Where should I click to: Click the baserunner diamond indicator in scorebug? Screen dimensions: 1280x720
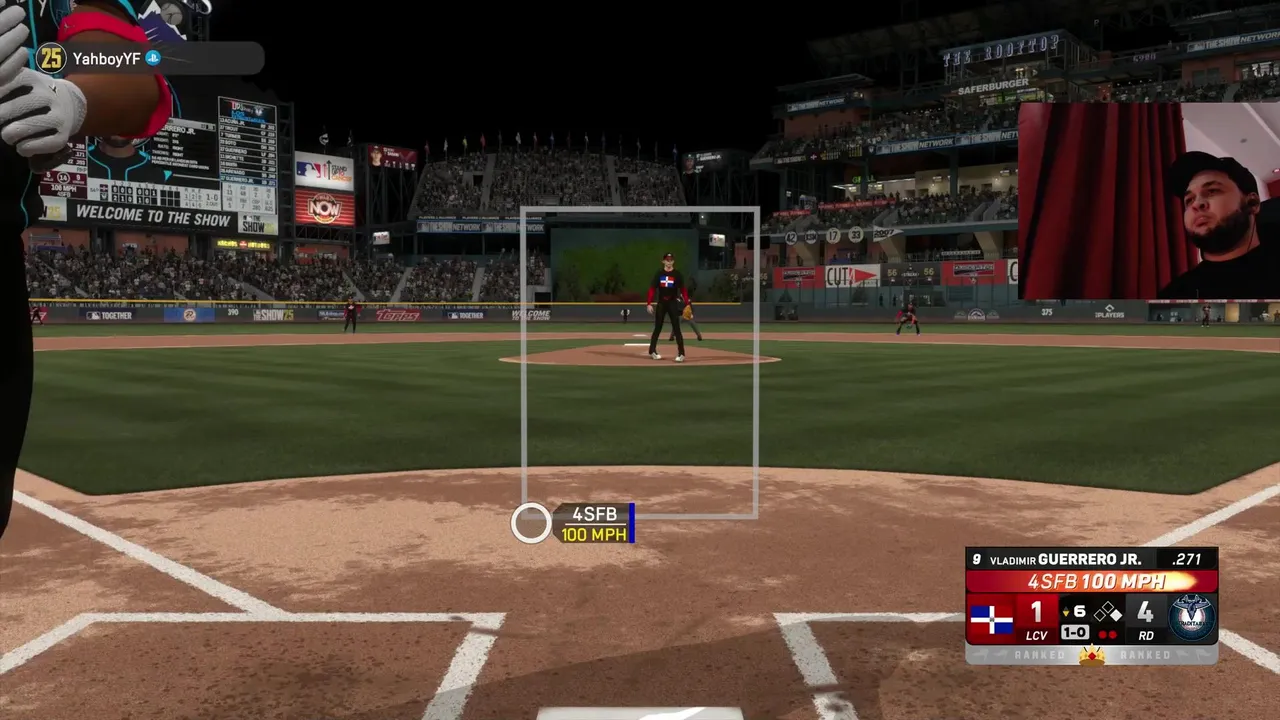(1107, 612)
